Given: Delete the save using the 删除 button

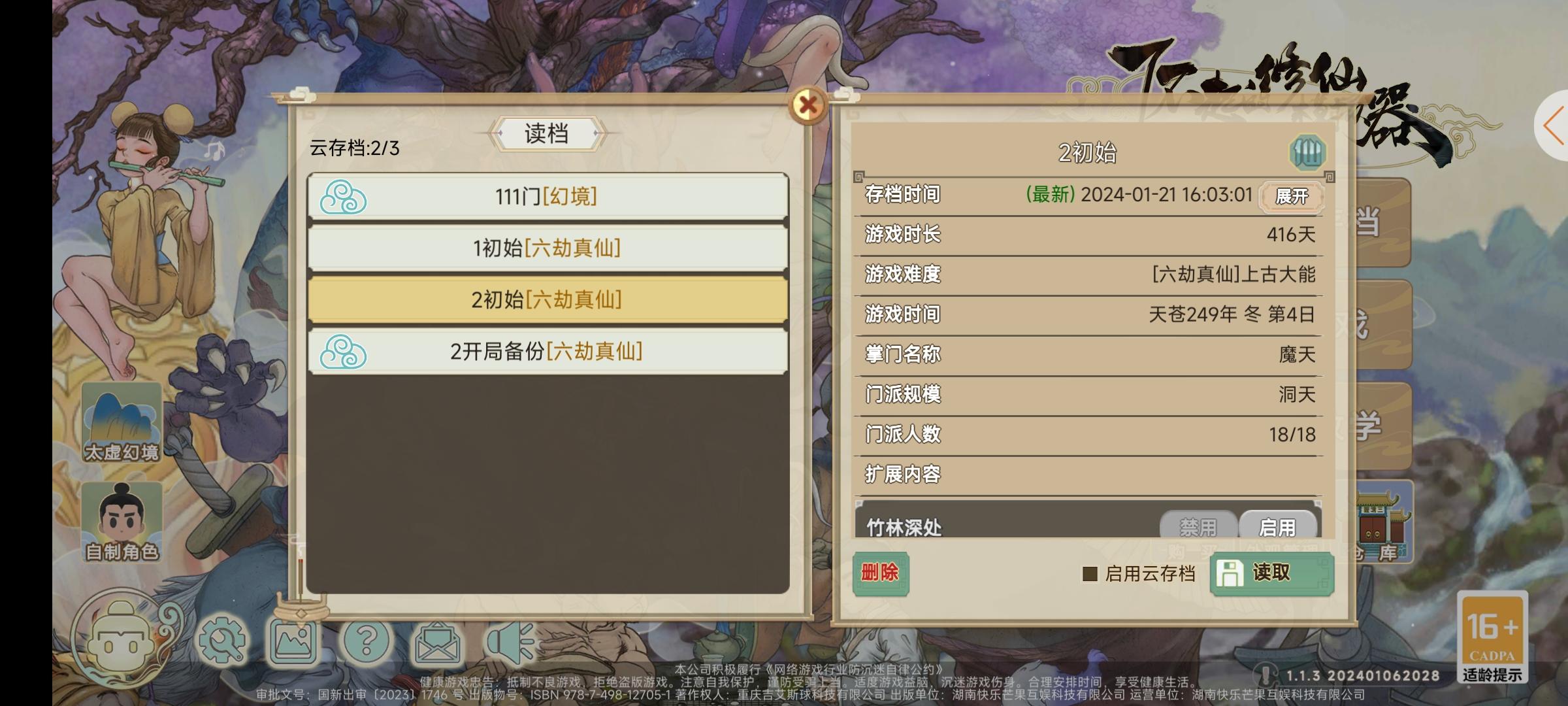Looking at the screenshot, I should pos(880,573).
